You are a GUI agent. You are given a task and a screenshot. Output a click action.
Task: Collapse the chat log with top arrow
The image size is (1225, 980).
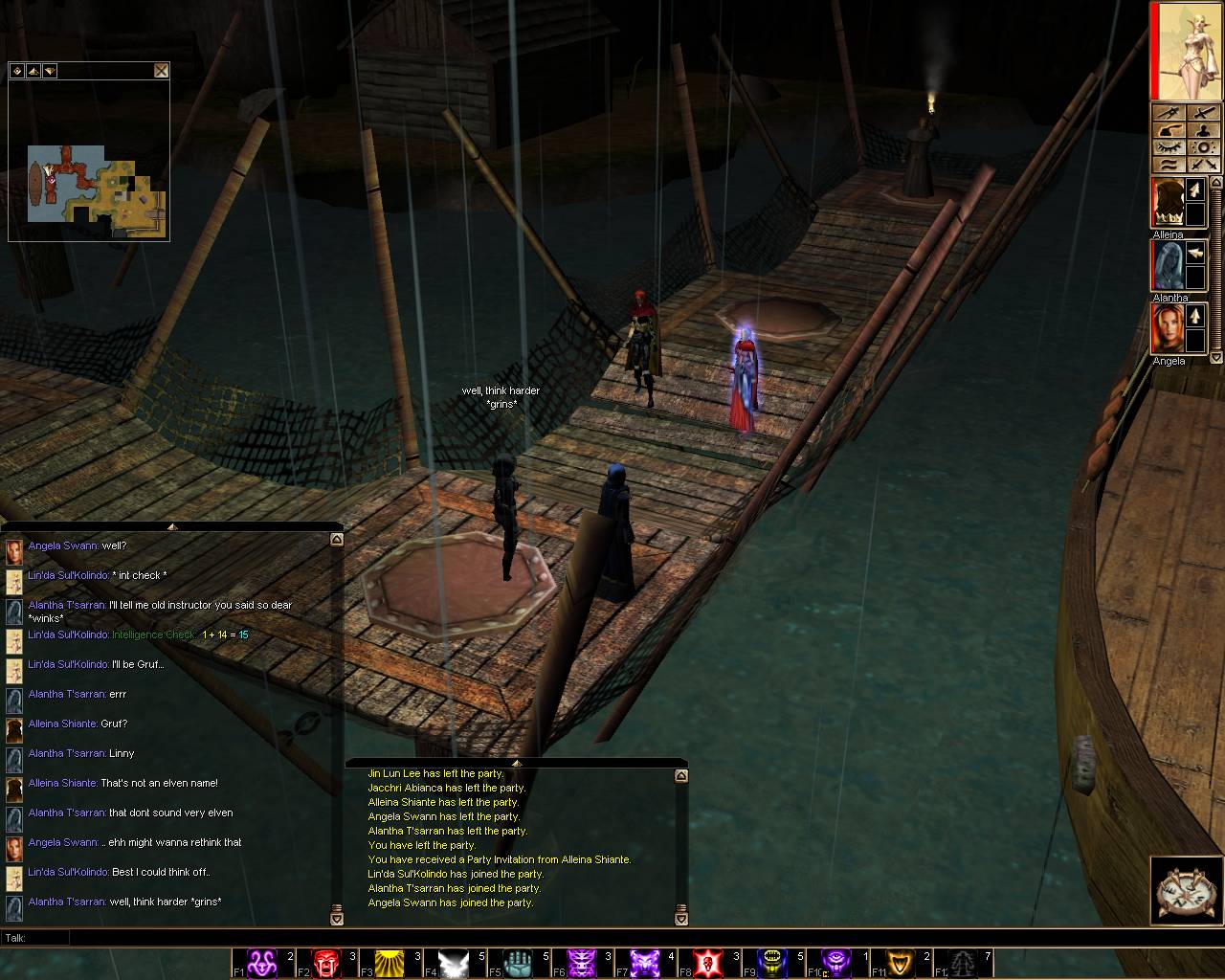(x=172, y=526)
